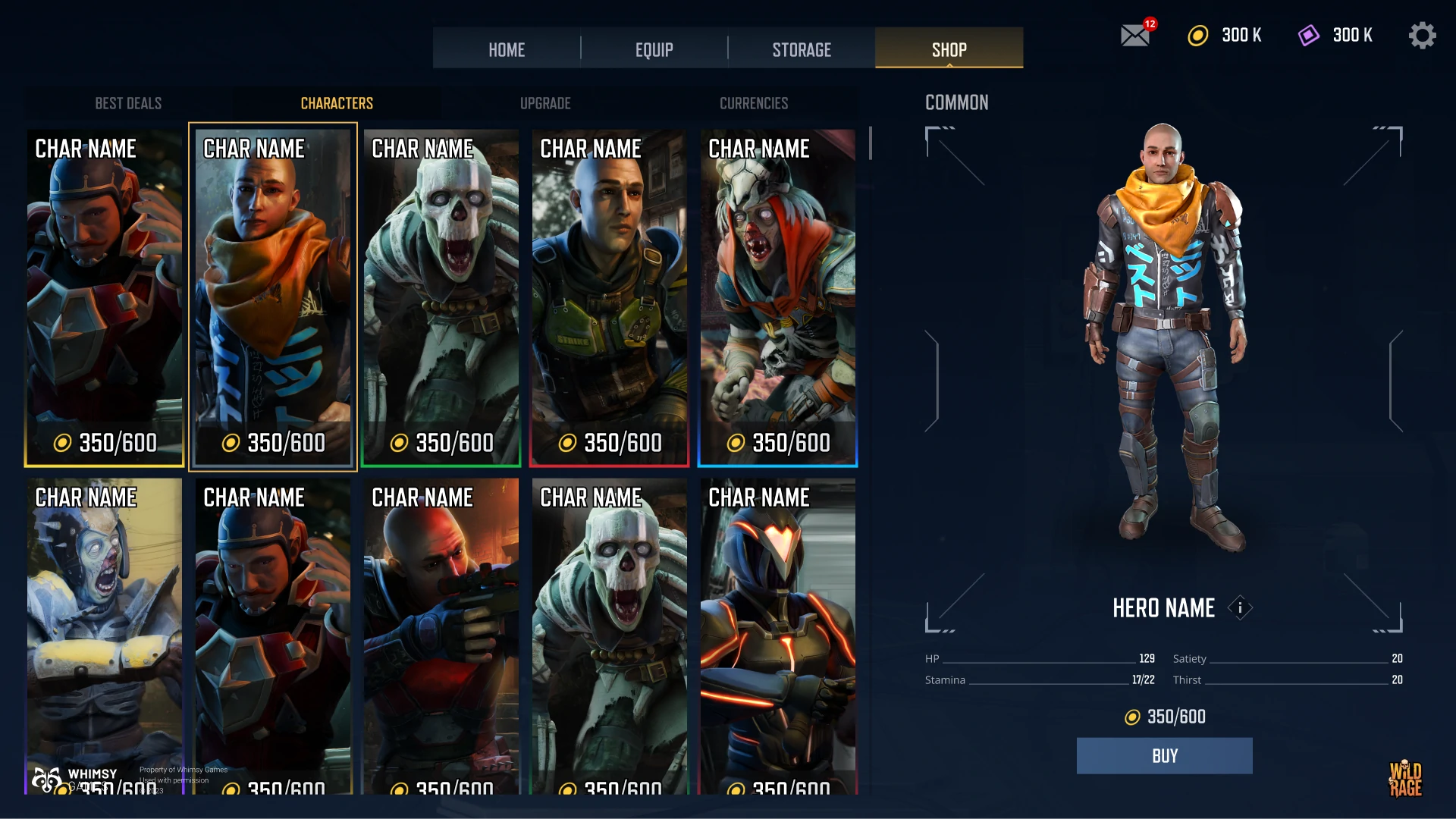Click the gold coin currency counter
This screenshot has height=819, width=1456.
point(1225,35)
